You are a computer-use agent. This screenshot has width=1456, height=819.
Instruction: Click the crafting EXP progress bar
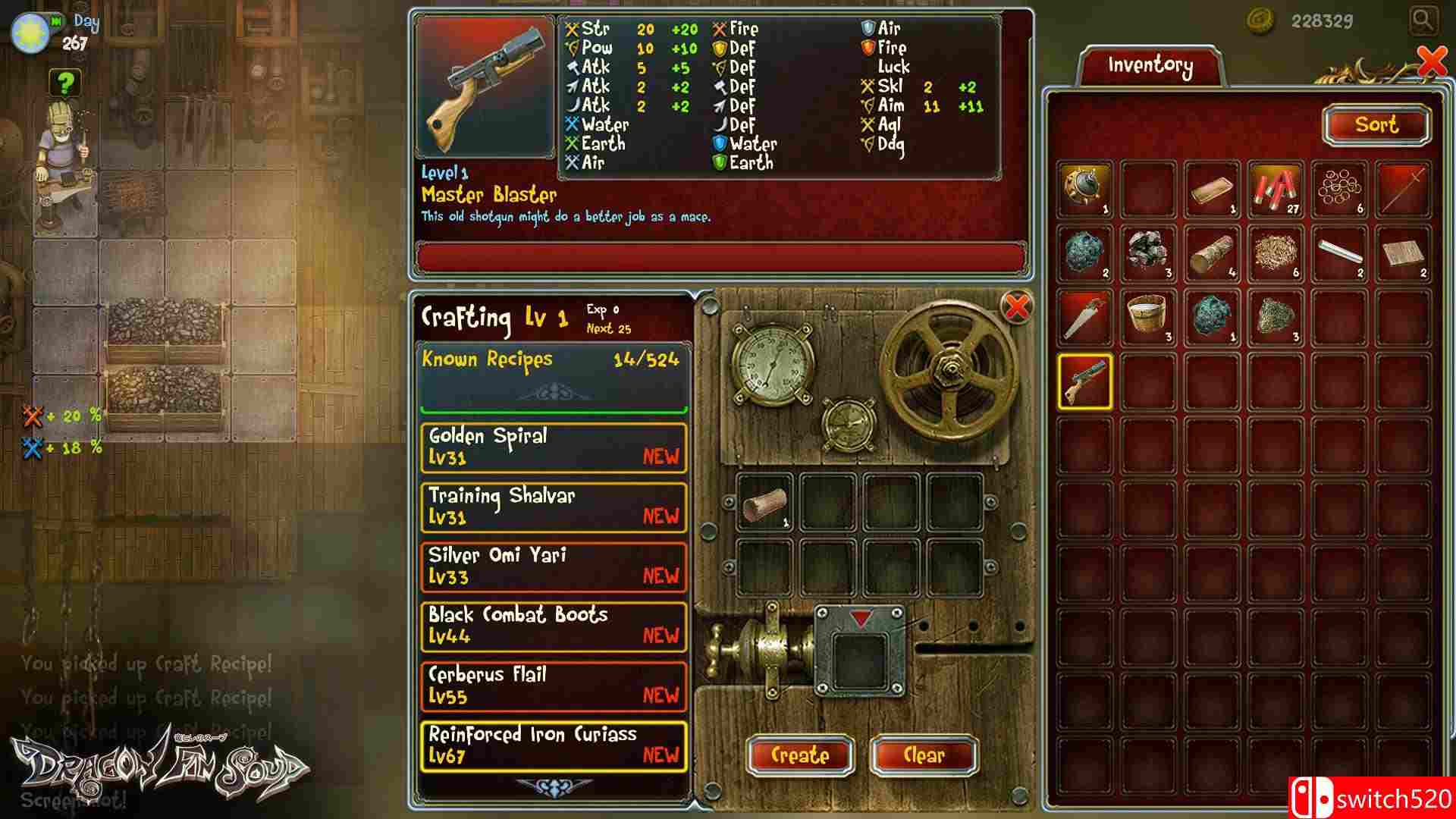pyautogui.click(x=554, y=410)
